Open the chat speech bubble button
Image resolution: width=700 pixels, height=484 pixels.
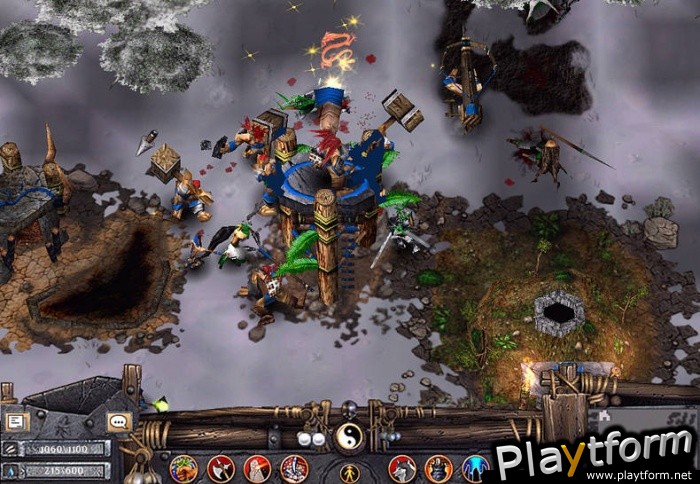click(x=119, y=422)
